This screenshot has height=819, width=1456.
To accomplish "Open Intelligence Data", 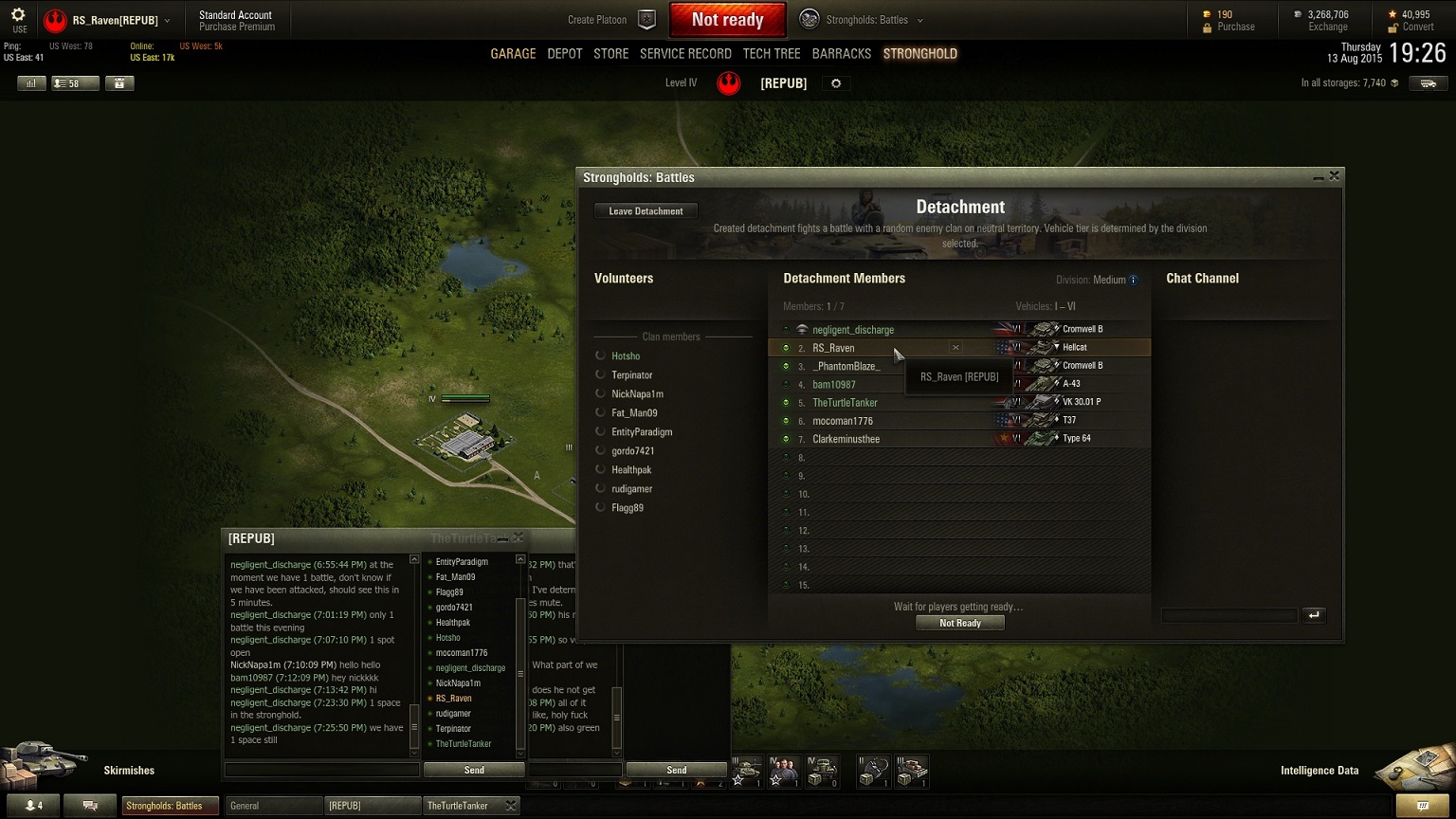I will tap(1319, 771).
